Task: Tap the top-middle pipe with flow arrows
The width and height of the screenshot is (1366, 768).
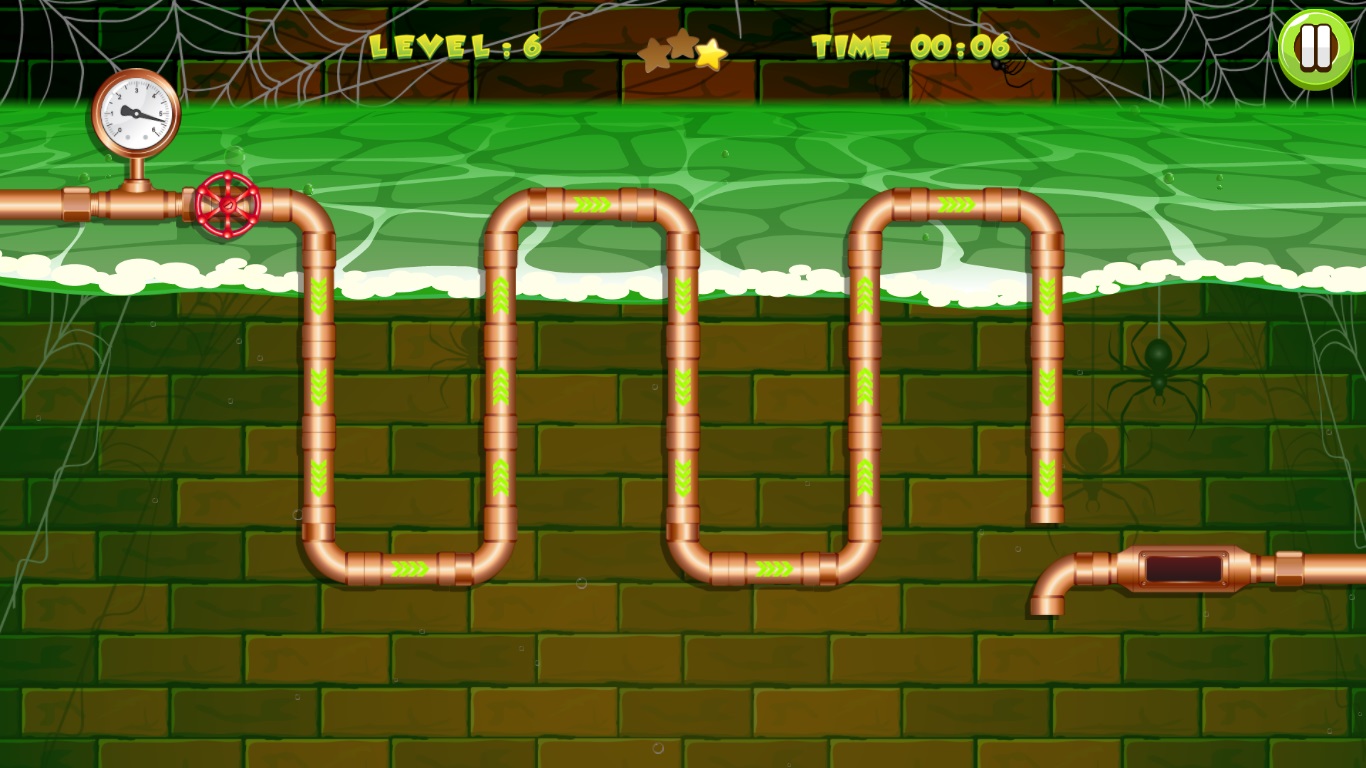Action: (593, 203)
